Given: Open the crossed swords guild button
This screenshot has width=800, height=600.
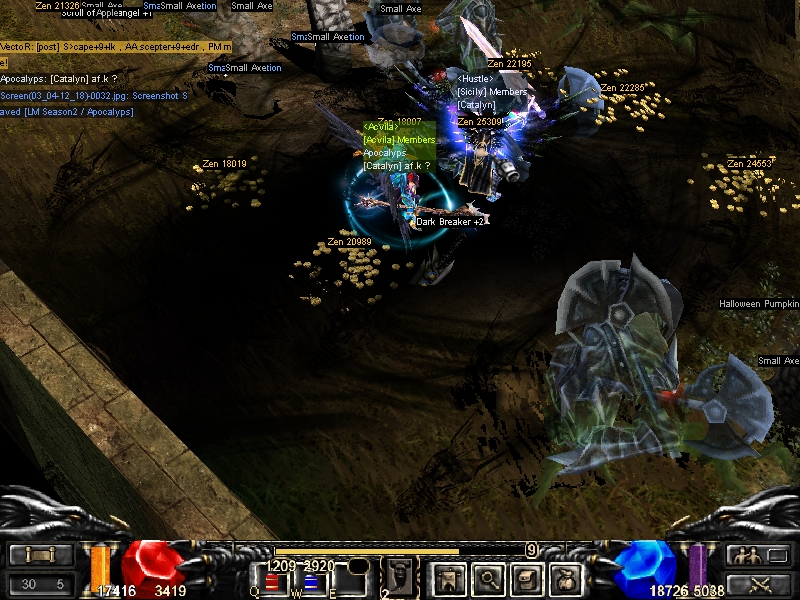Looking at the screenshot, I should point(755,584).
